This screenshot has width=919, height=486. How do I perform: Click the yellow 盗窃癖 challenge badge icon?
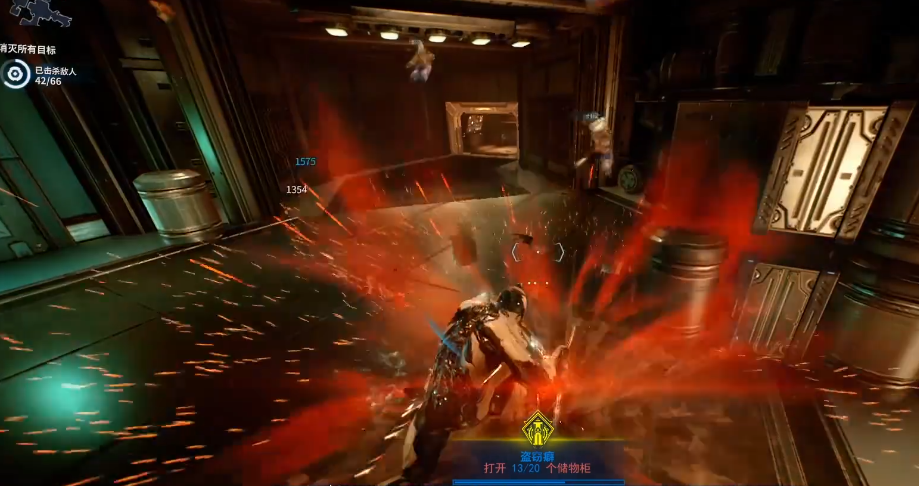coord(537,431)
